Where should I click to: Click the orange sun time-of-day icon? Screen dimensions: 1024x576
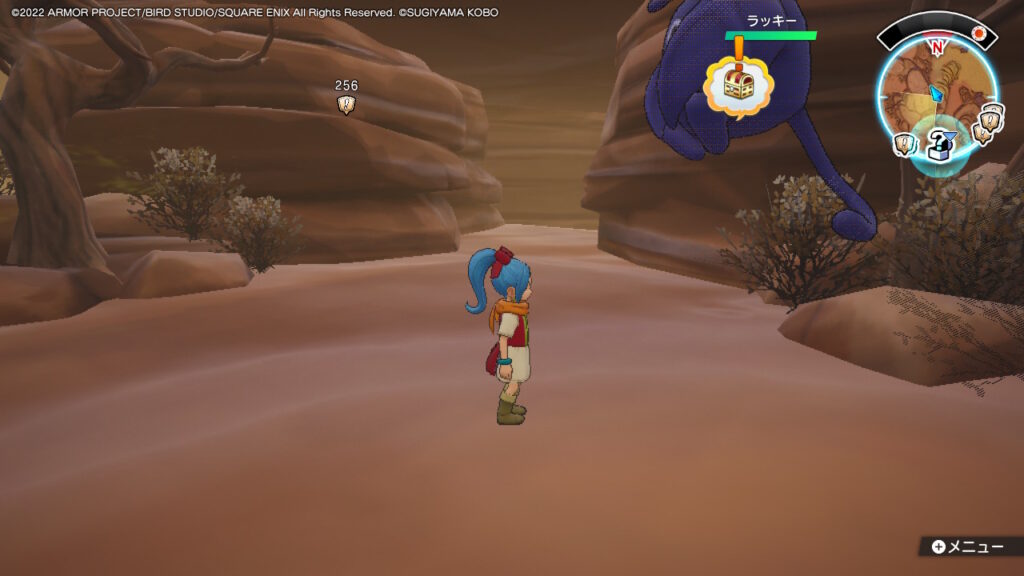pyautogui.click(x=980, y=33)
